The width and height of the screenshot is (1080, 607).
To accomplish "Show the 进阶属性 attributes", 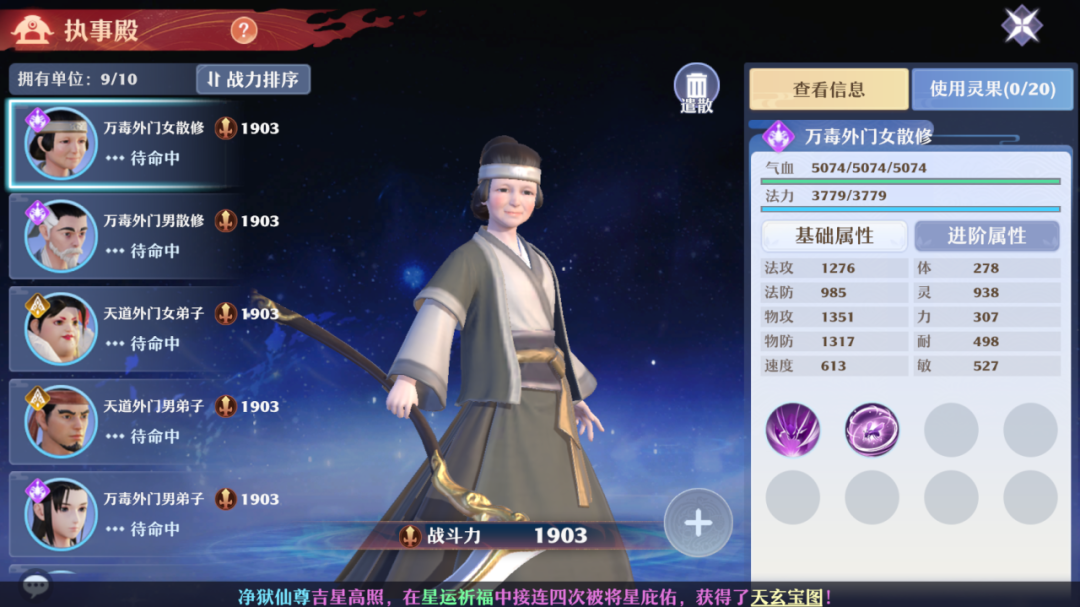I will [986, 236].
